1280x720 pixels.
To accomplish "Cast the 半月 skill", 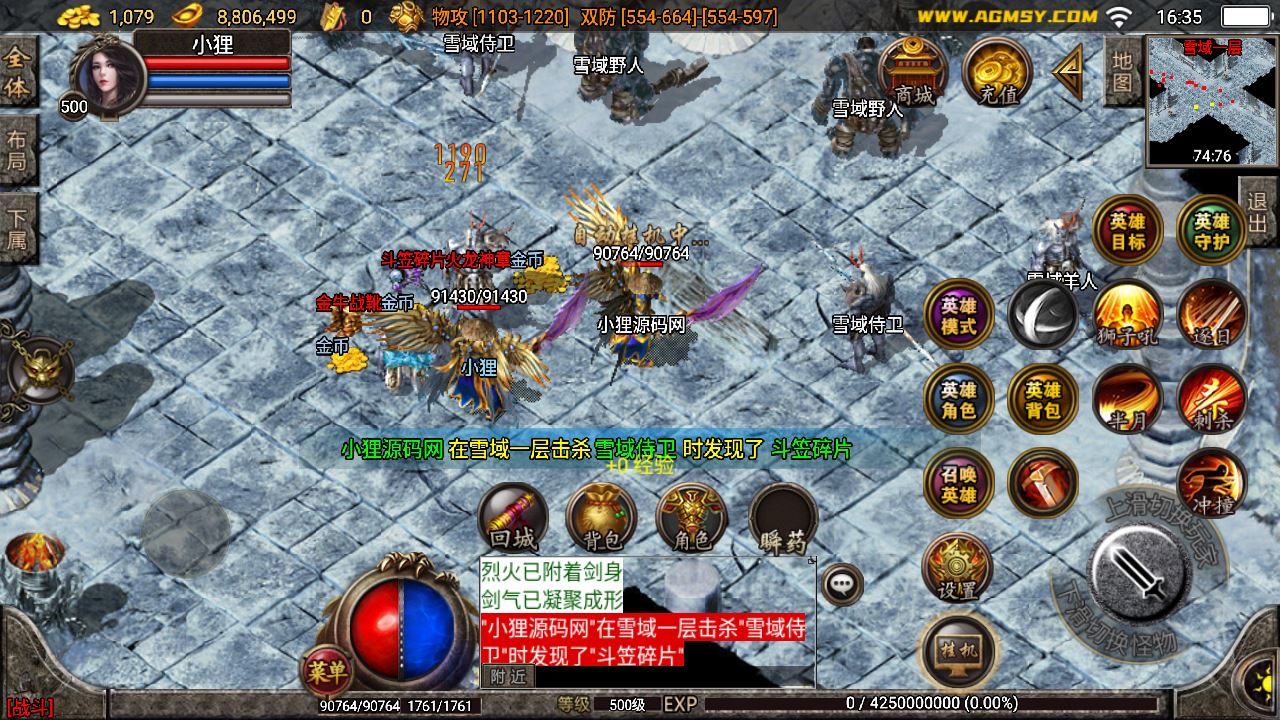I will (1126, 399).
